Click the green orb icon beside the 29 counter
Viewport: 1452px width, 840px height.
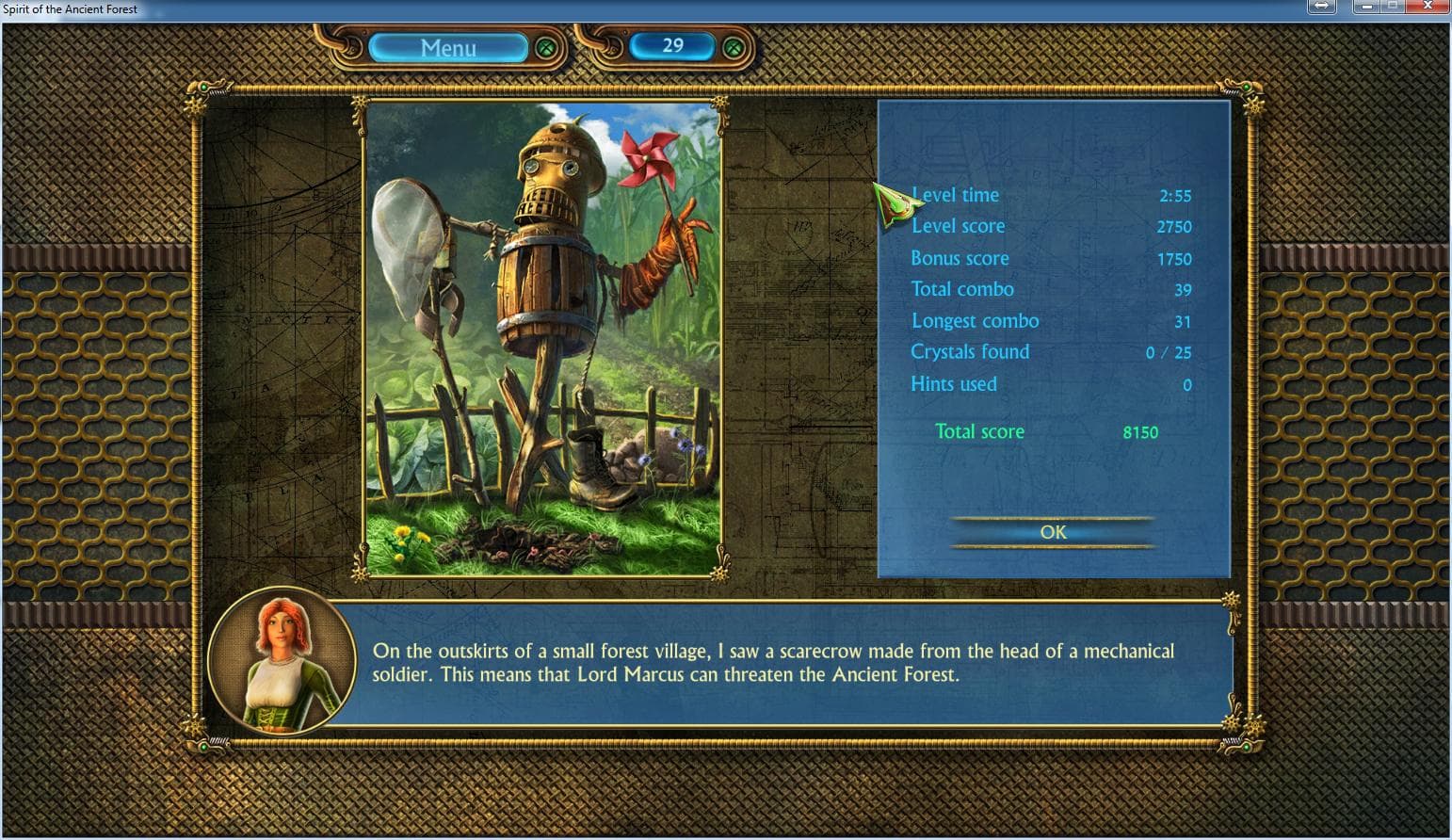pos(732,46)
